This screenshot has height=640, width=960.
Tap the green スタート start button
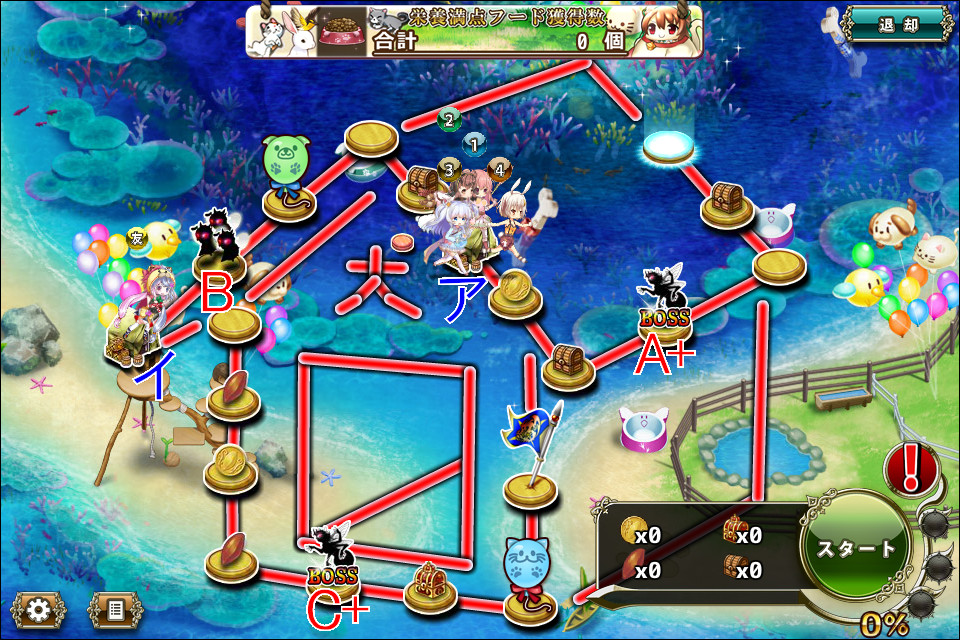point(856,549)
